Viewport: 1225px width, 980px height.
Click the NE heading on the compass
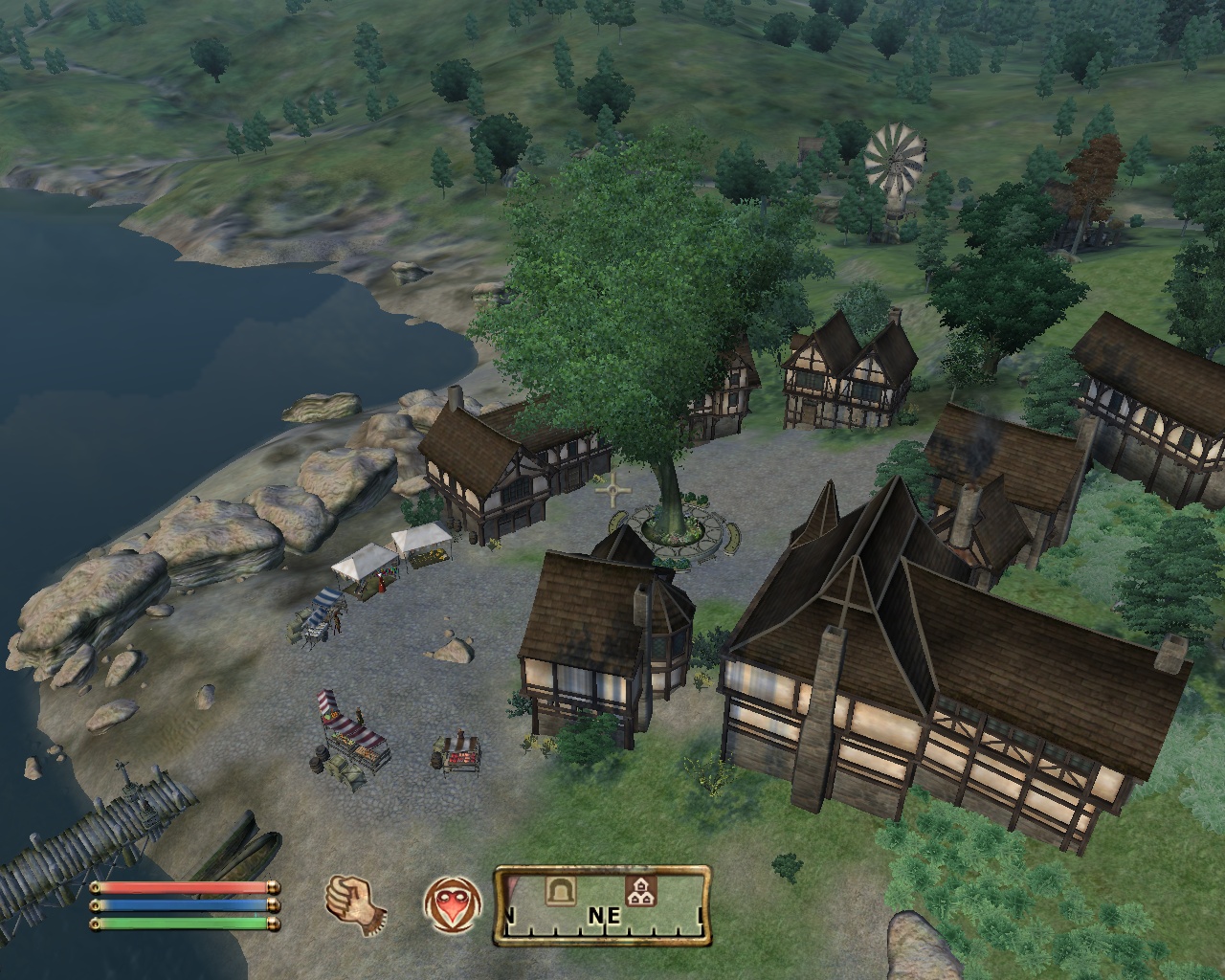click(x=604, y=916)
